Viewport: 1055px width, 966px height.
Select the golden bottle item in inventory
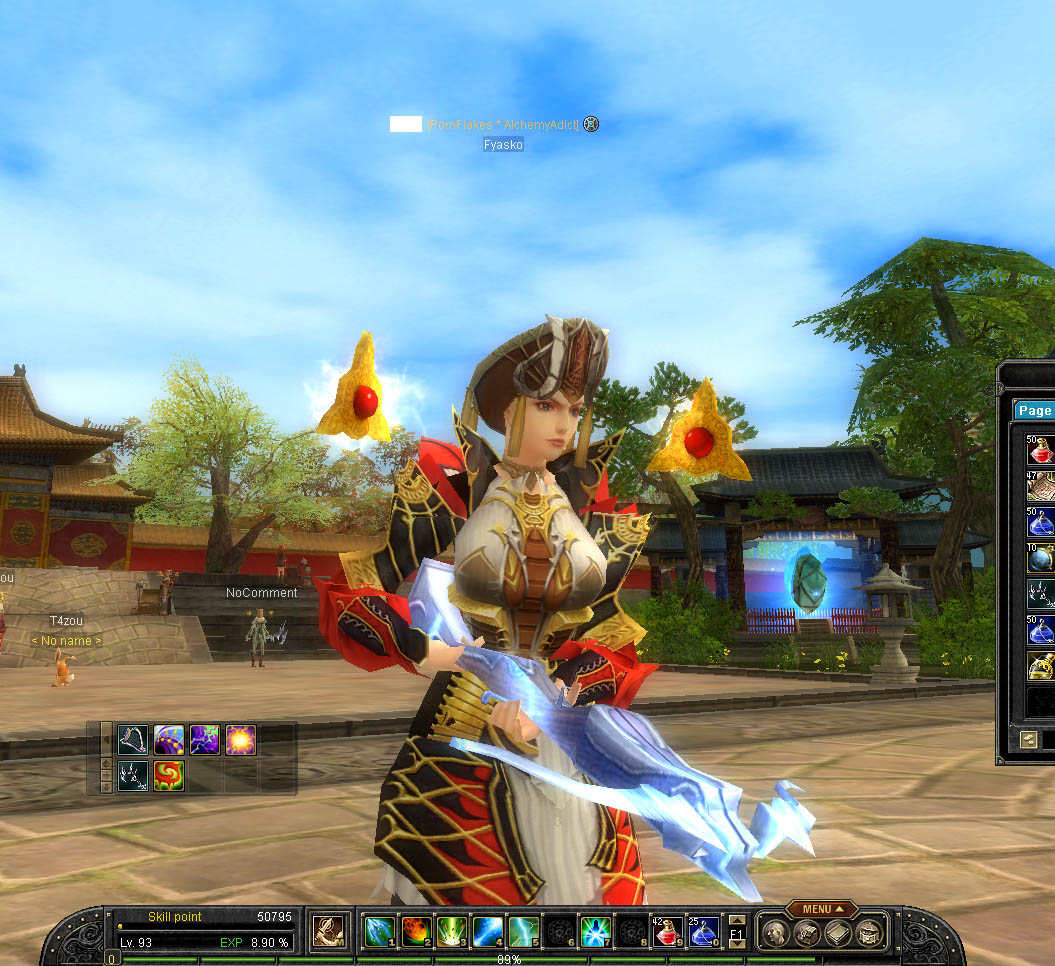pos(1041,666)
